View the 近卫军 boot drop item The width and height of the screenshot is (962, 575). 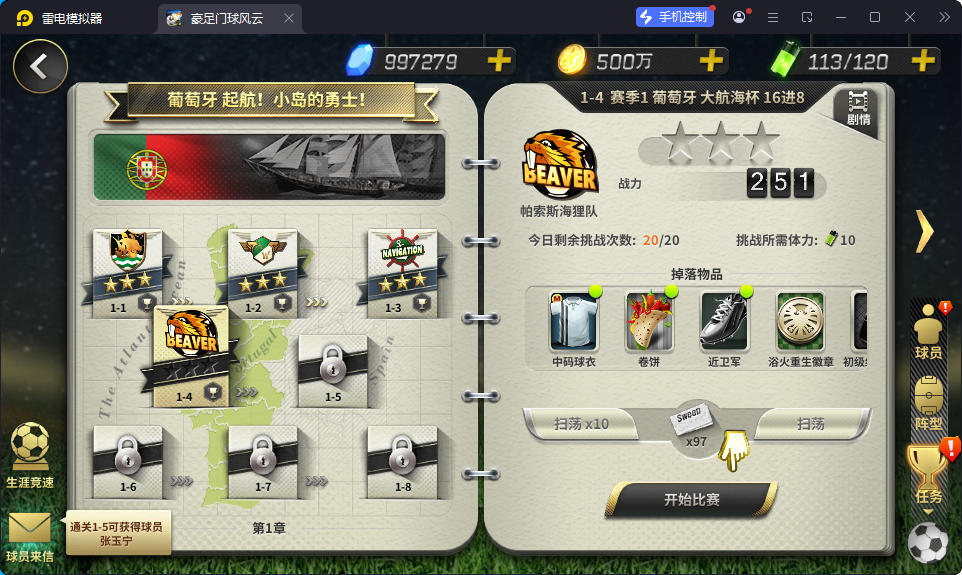pos(725,322)
